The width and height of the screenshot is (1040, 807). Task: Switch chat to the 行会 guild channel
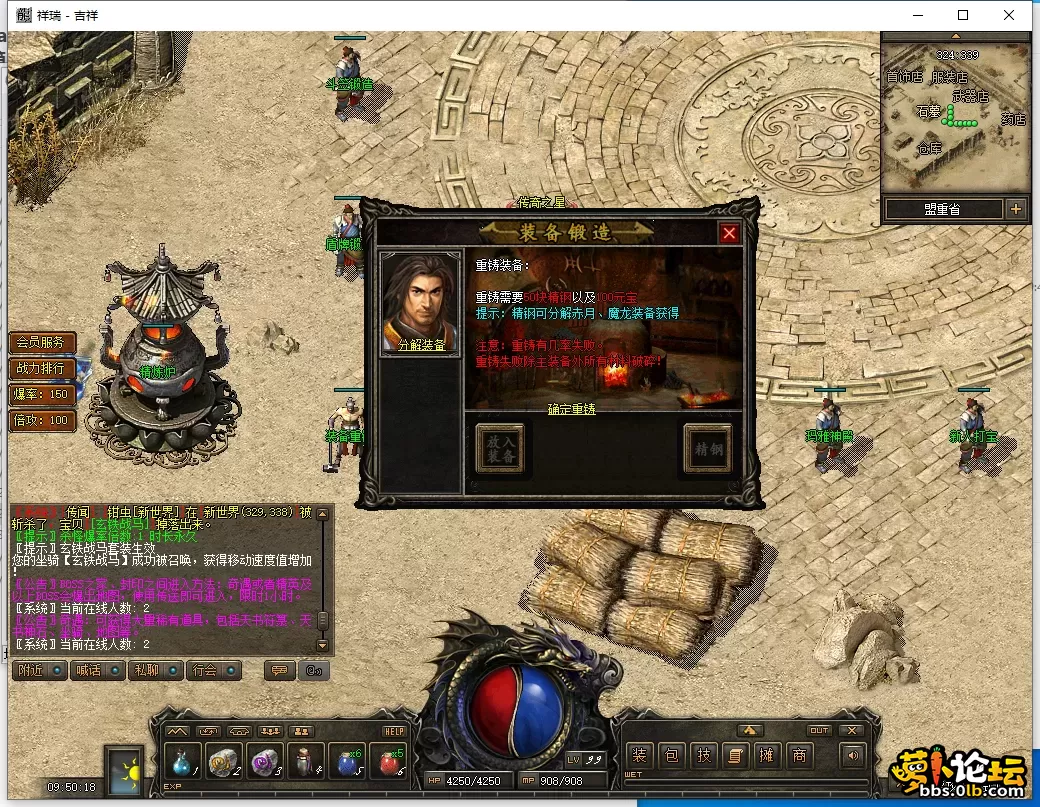(x=206, y=670)
